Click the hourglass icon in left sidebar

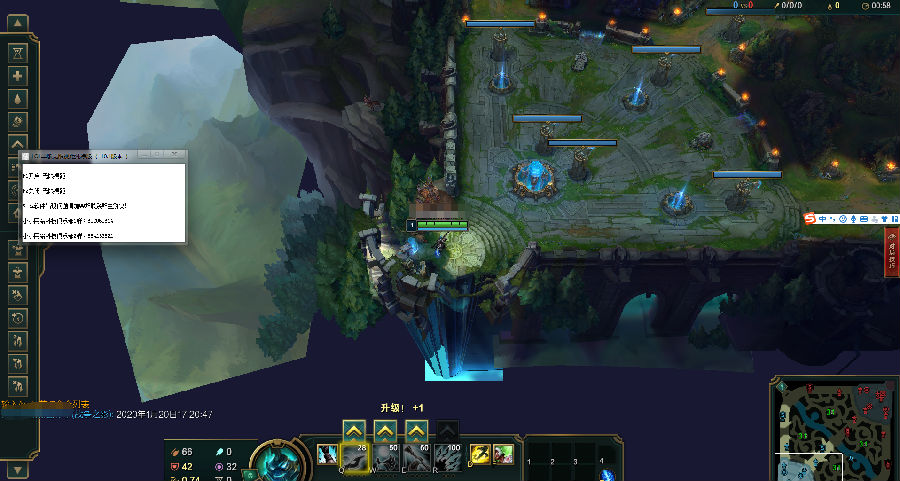(x=18, y=51)
